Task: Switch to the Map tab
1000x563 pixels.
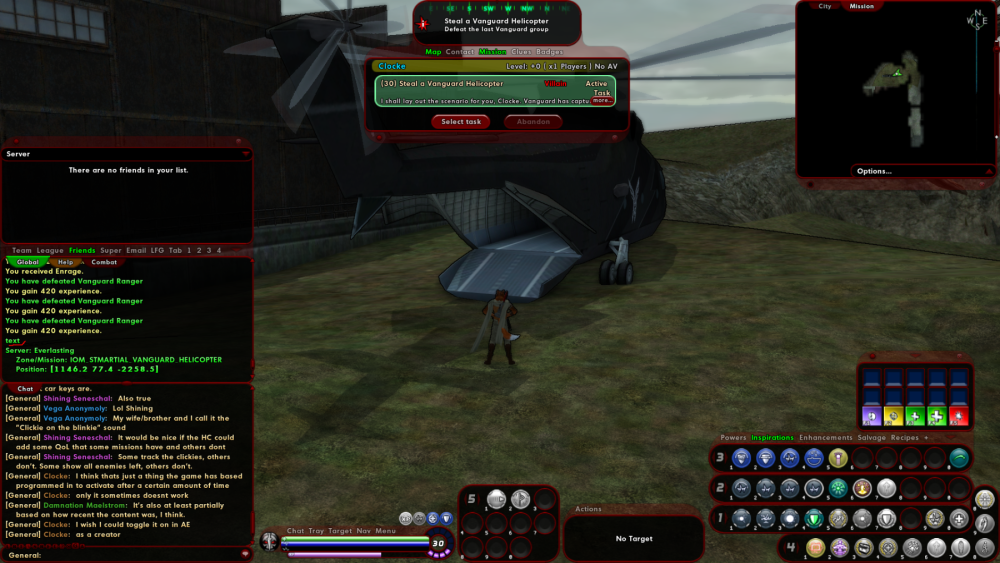Action: pyautogui.click(x=433, y=52)
